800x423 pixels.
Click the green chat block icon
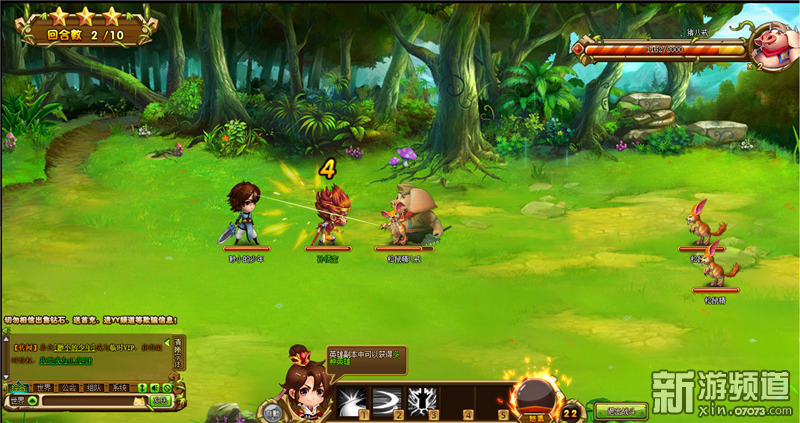click(168, 387)
